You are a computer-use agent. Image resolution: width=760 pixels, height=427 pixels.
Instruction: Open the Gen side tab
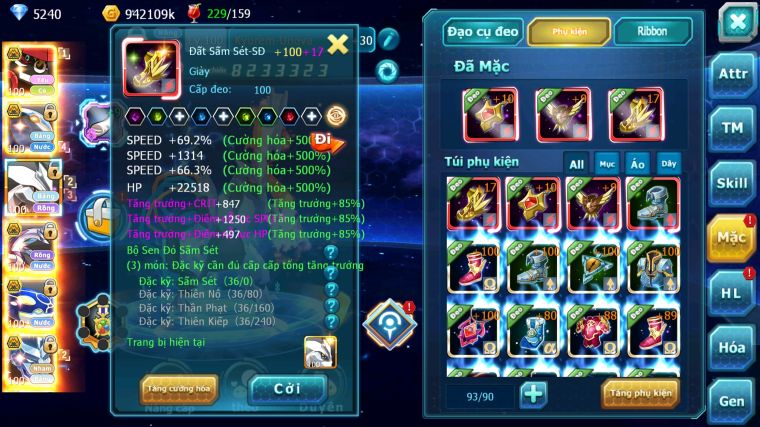pos(735,400)
